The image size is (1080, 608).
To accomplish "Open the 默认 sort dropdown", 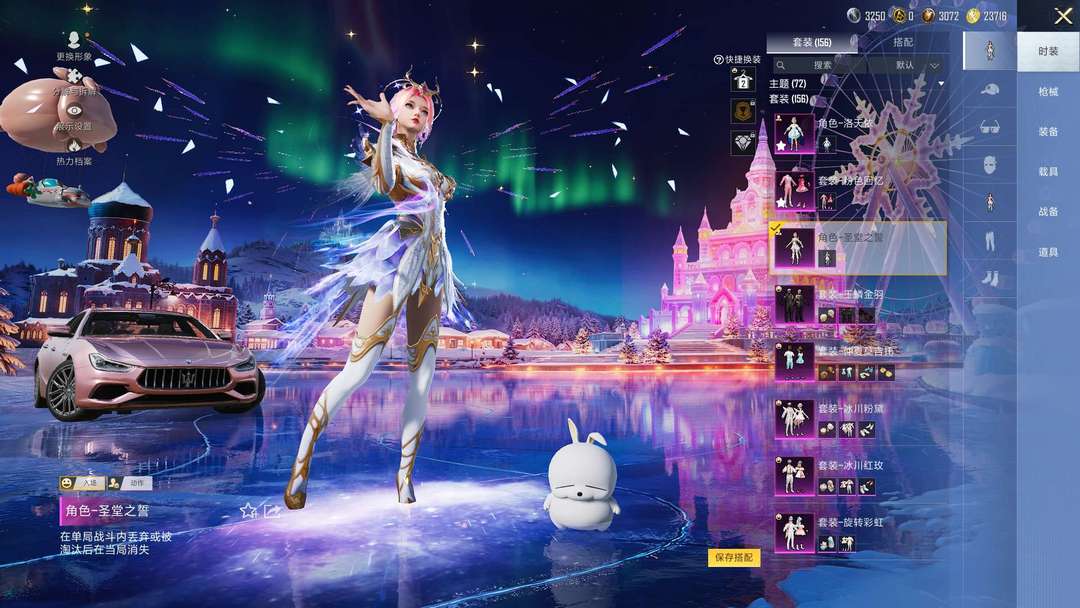I will [915, 65].
